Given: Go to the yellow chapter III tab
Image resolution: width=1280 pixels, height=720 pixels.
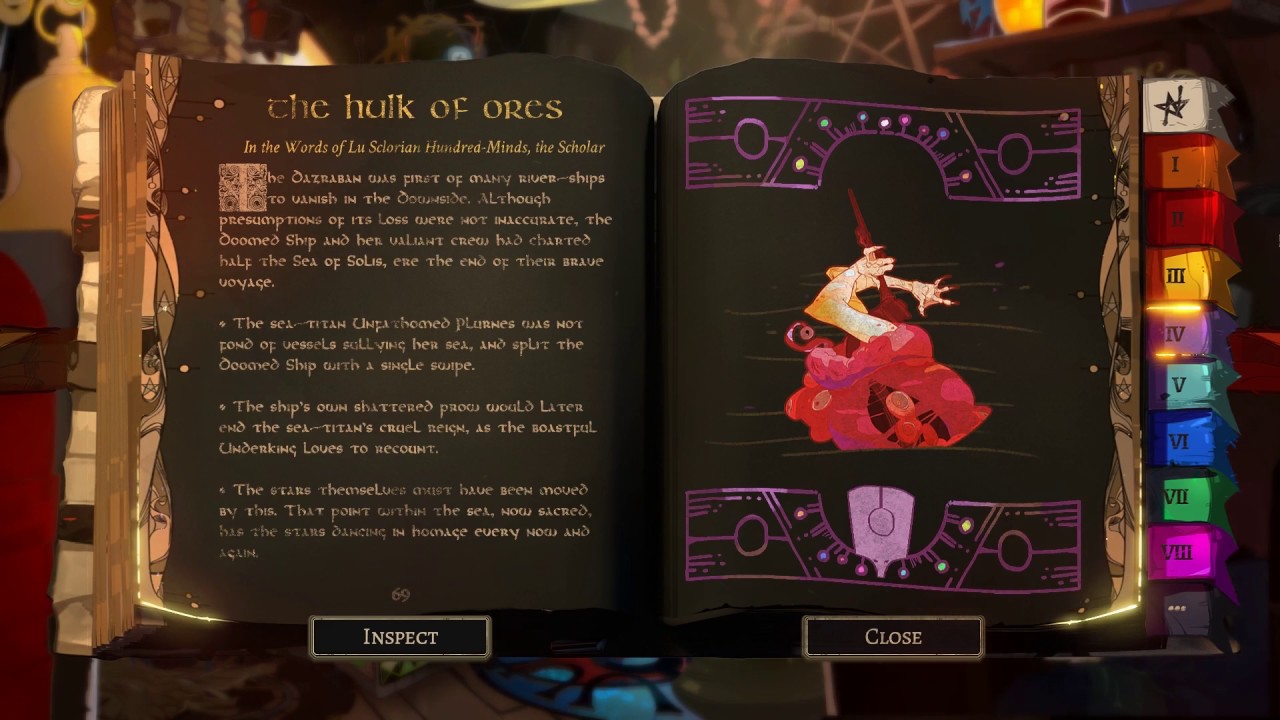Looking at the screenshot, I should point(1180,275).
